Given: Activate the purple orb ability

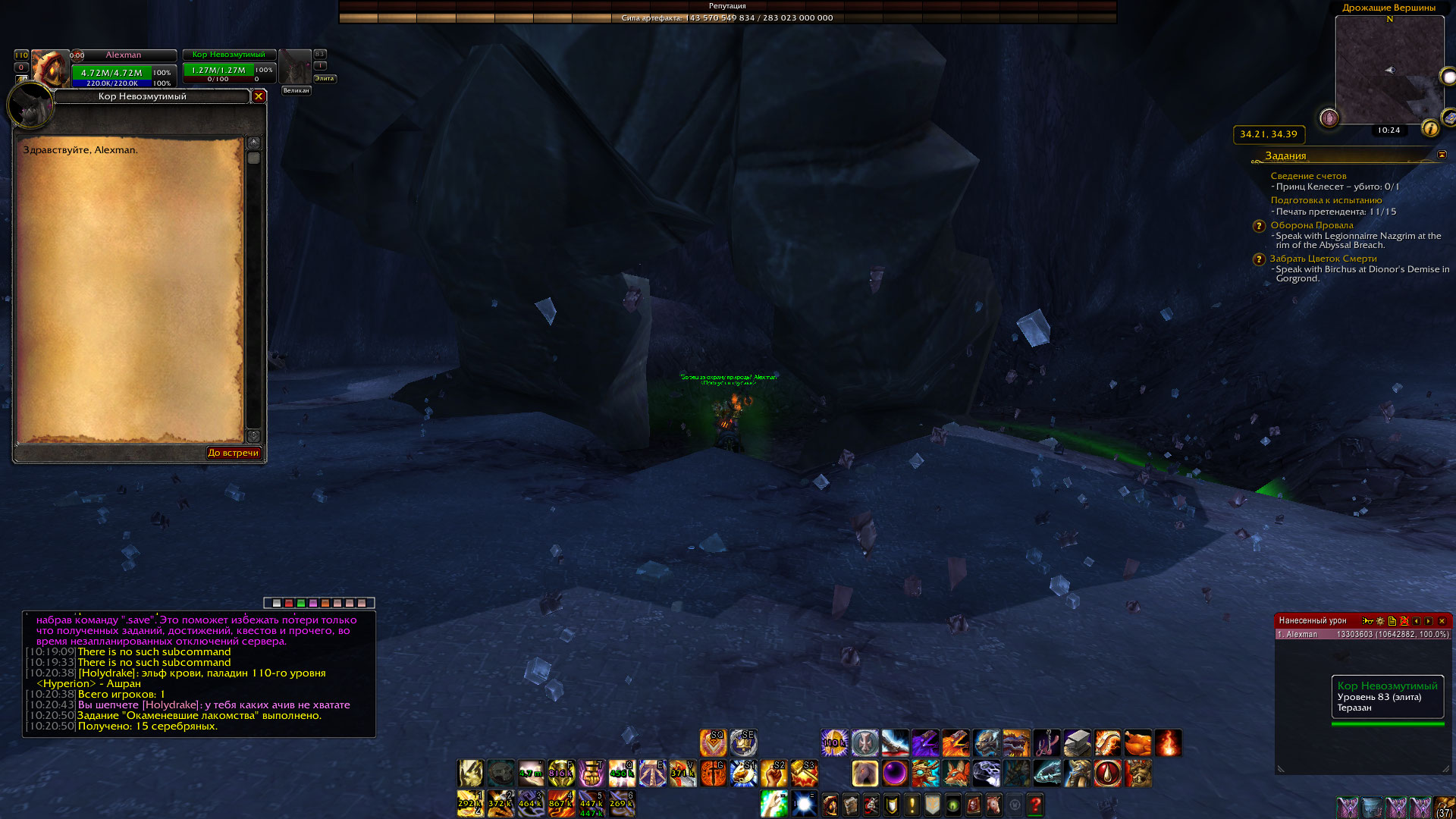Looking at the screenshot, I should [x=895, y=773].
